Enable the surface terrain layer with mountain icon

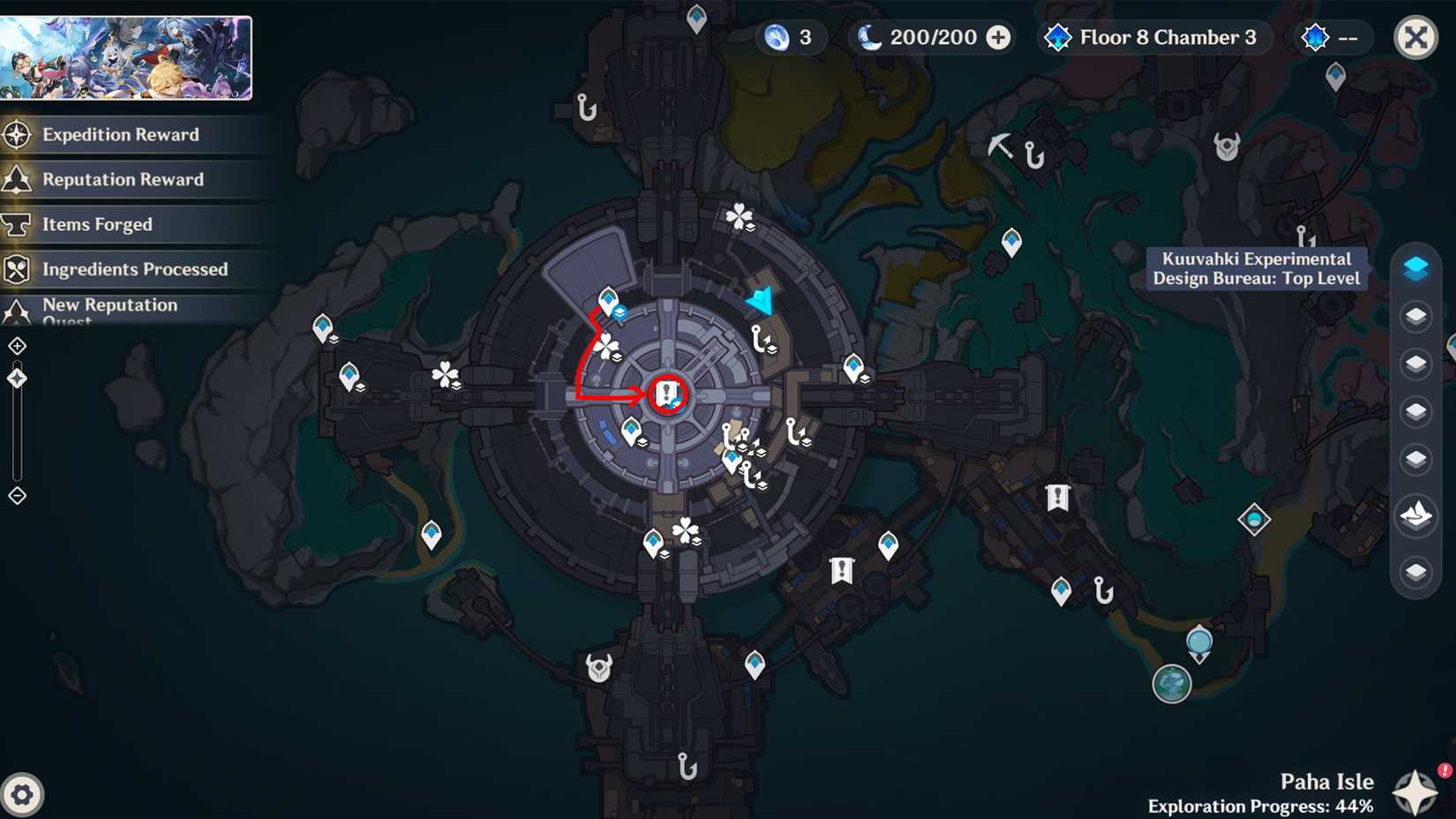[x=1417, y=517]
